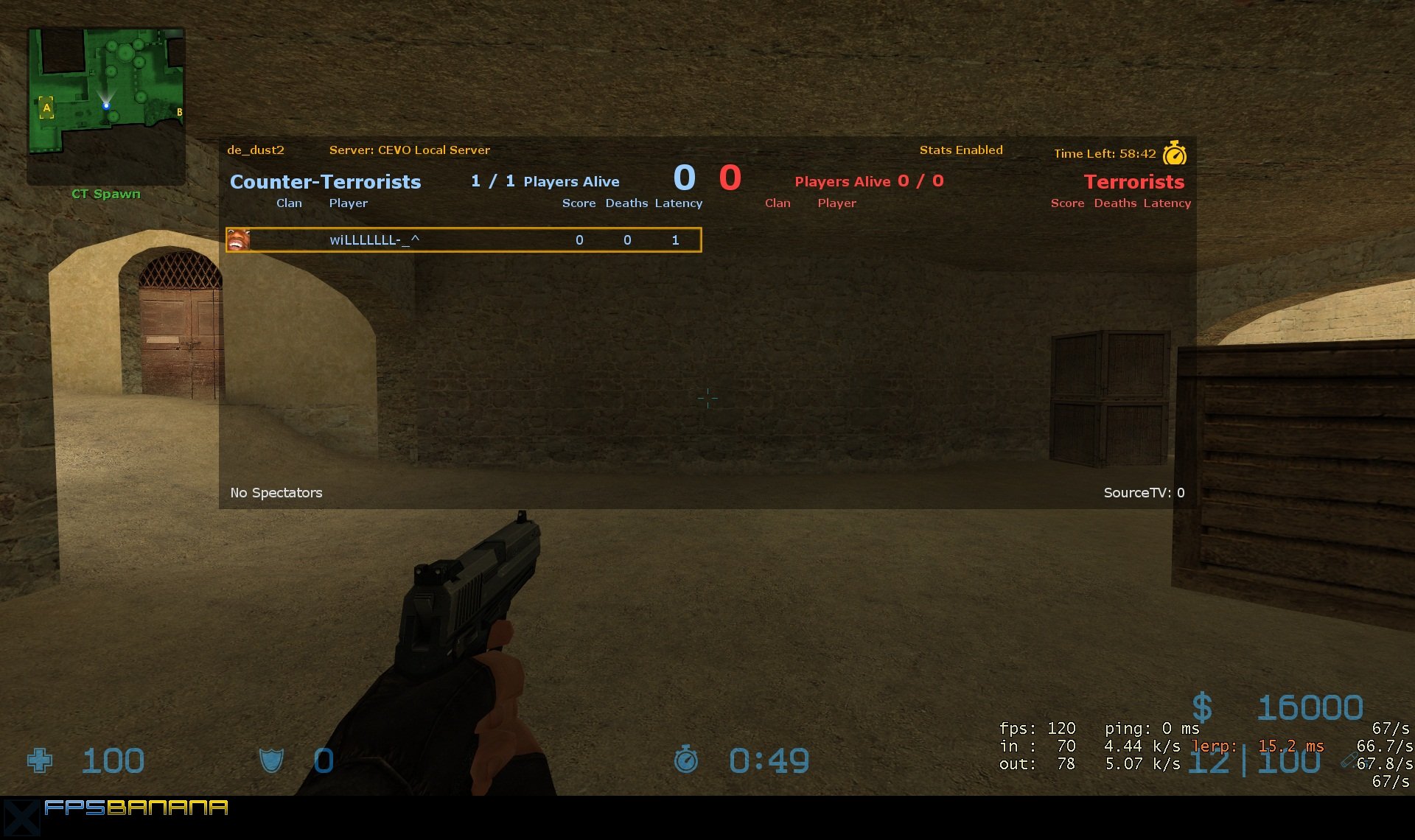
Task: Click the Server: CEVO Local Server label
Action: 410,150
